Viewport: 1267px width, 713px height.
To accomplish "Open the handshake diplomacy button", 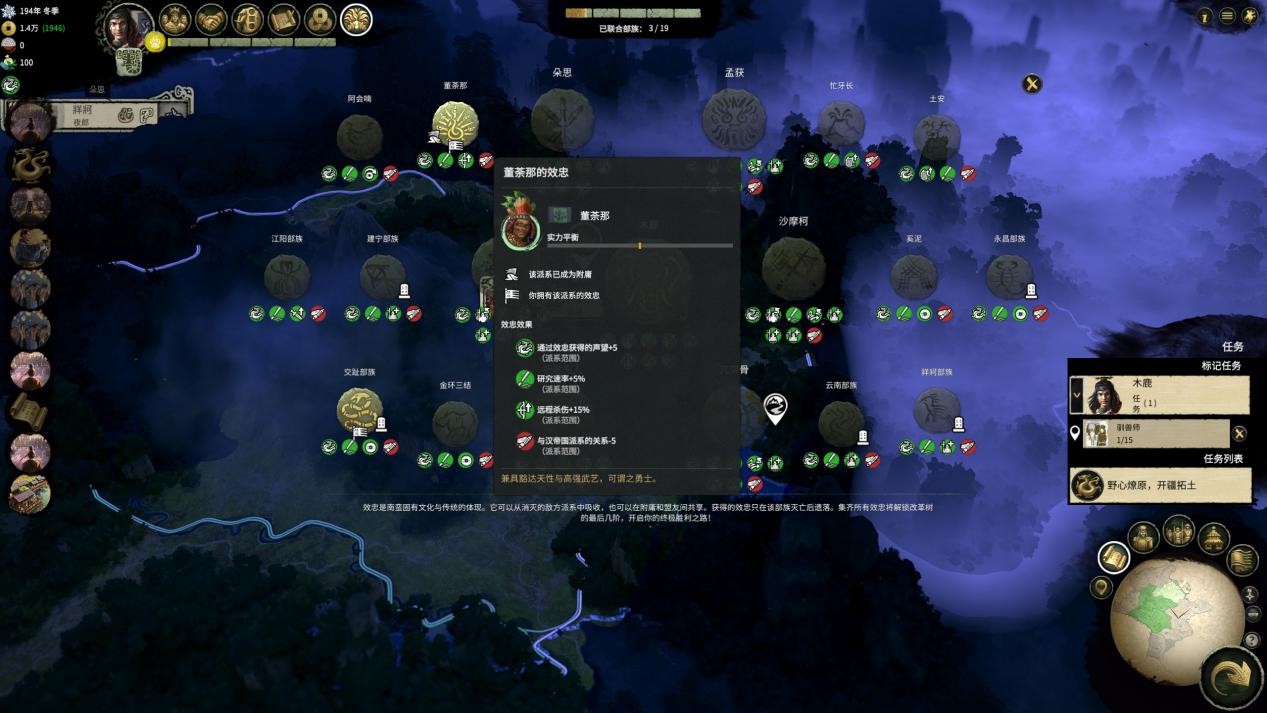I will (x=211, y=19).
